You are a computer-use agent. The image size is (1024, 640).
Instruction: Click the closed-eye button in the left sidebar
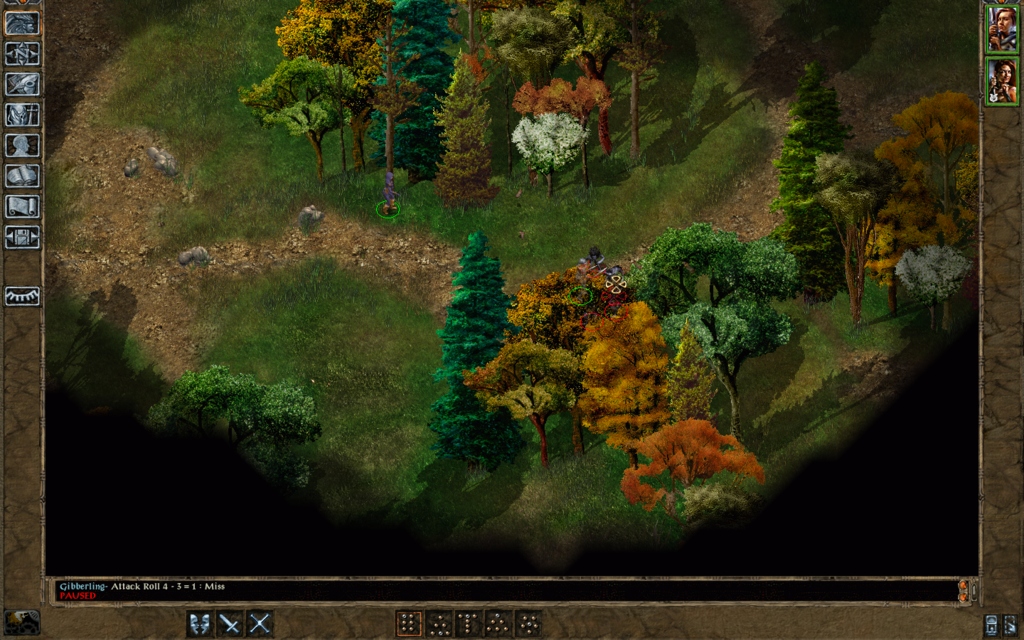[22, 296]
